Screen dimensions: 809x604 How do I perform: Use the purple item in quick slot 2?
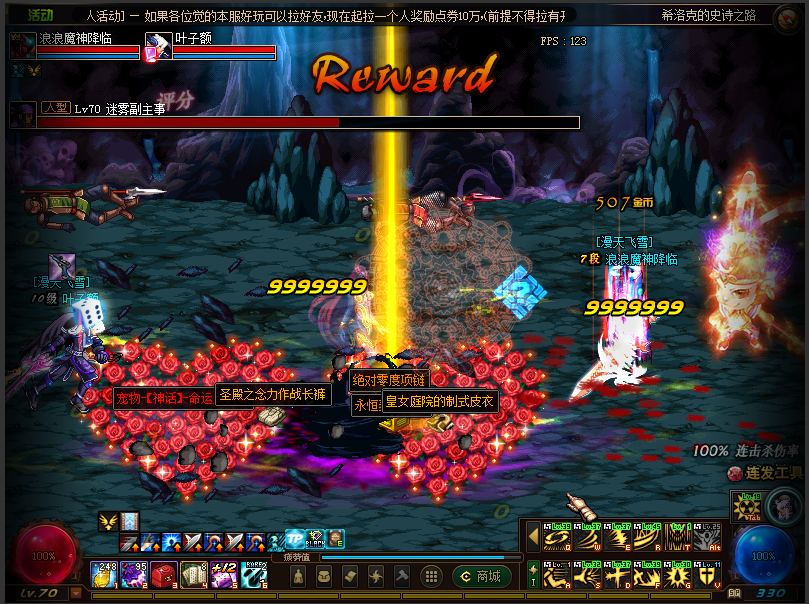[x=136, y=575]
